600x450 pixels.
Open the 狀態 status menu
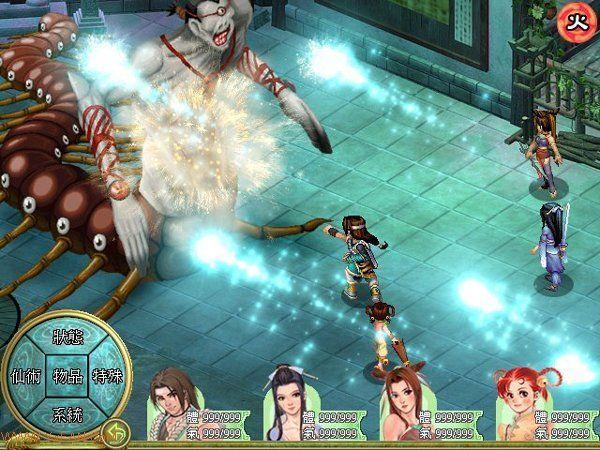(x=67, y=336)
